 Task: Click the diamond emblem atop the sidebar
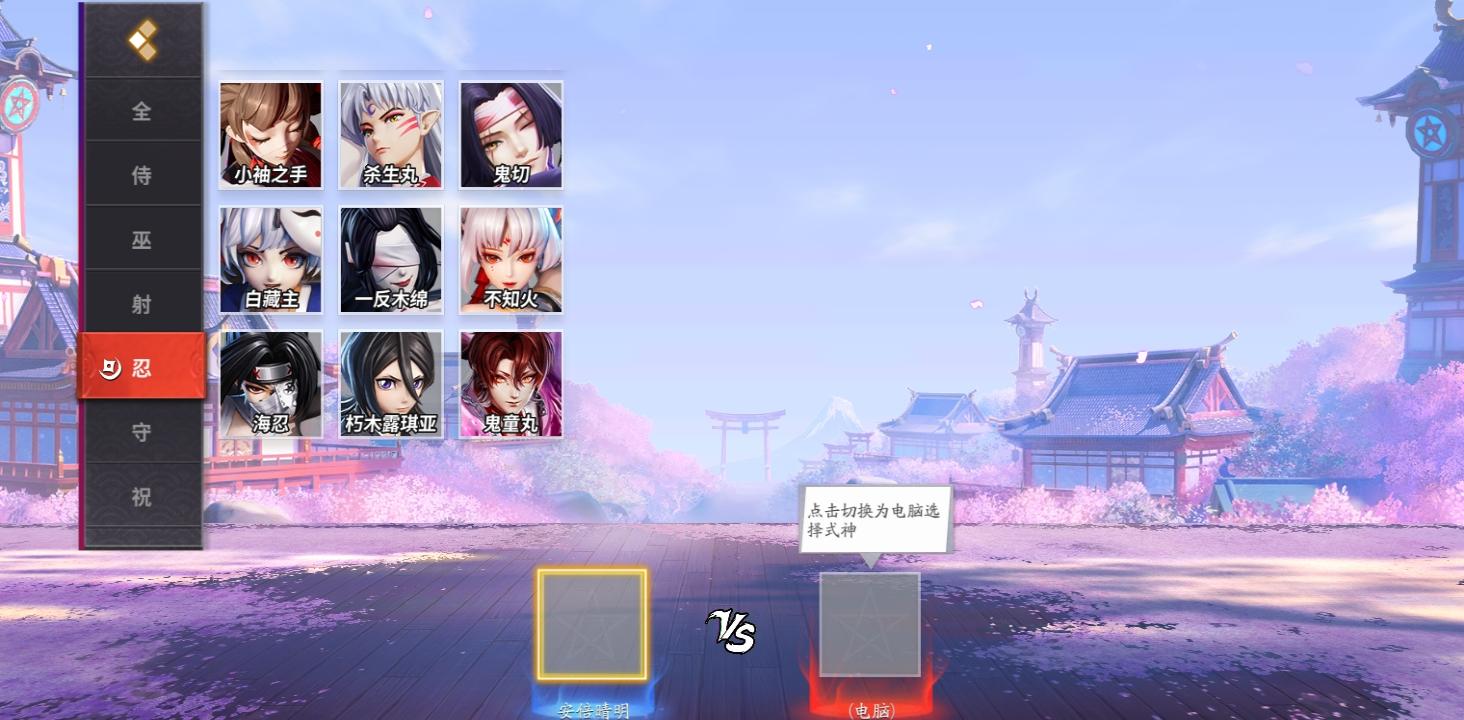[x=143, y=42]
